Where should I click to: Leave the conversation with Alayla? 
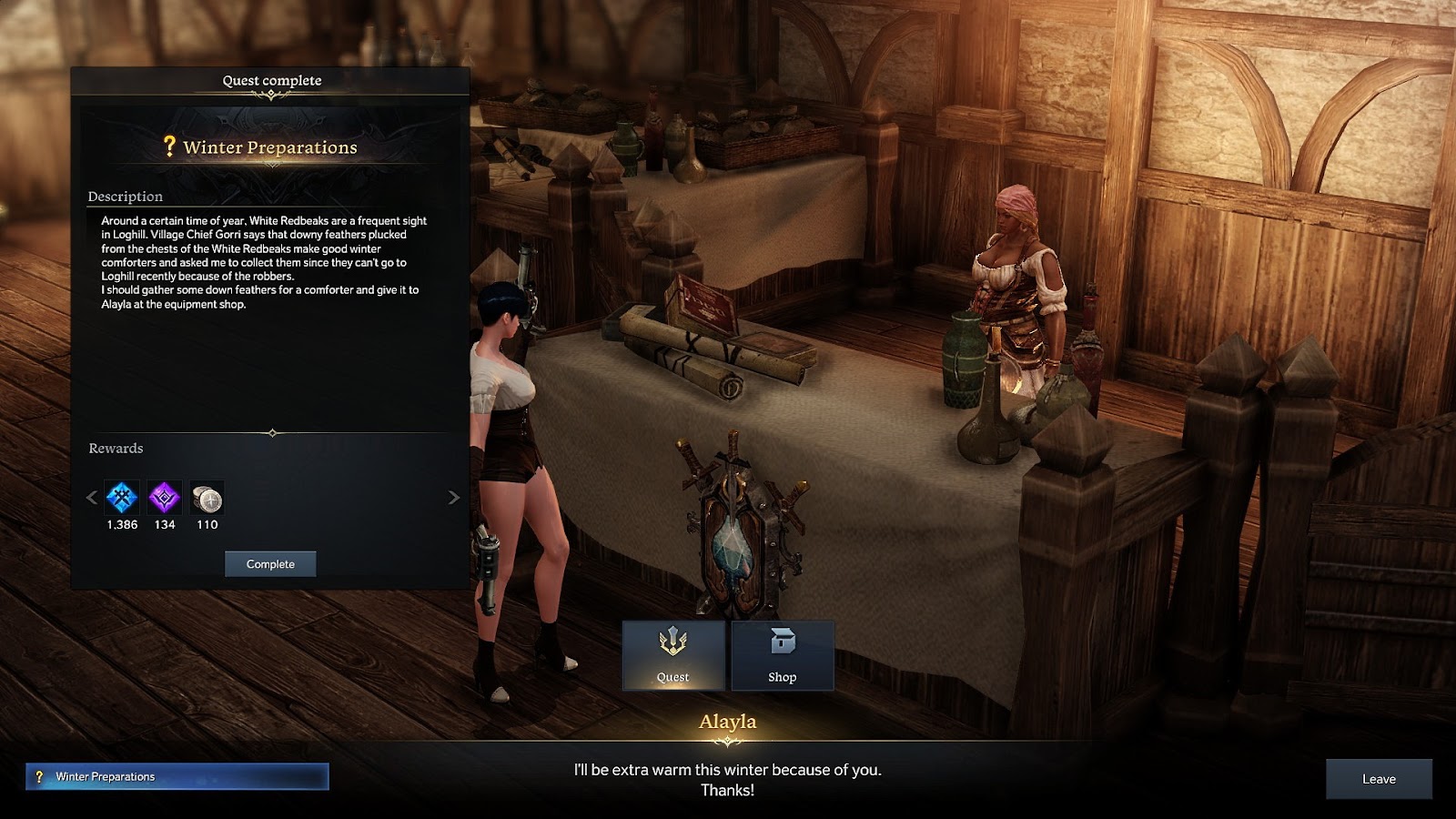(1379, 779)
